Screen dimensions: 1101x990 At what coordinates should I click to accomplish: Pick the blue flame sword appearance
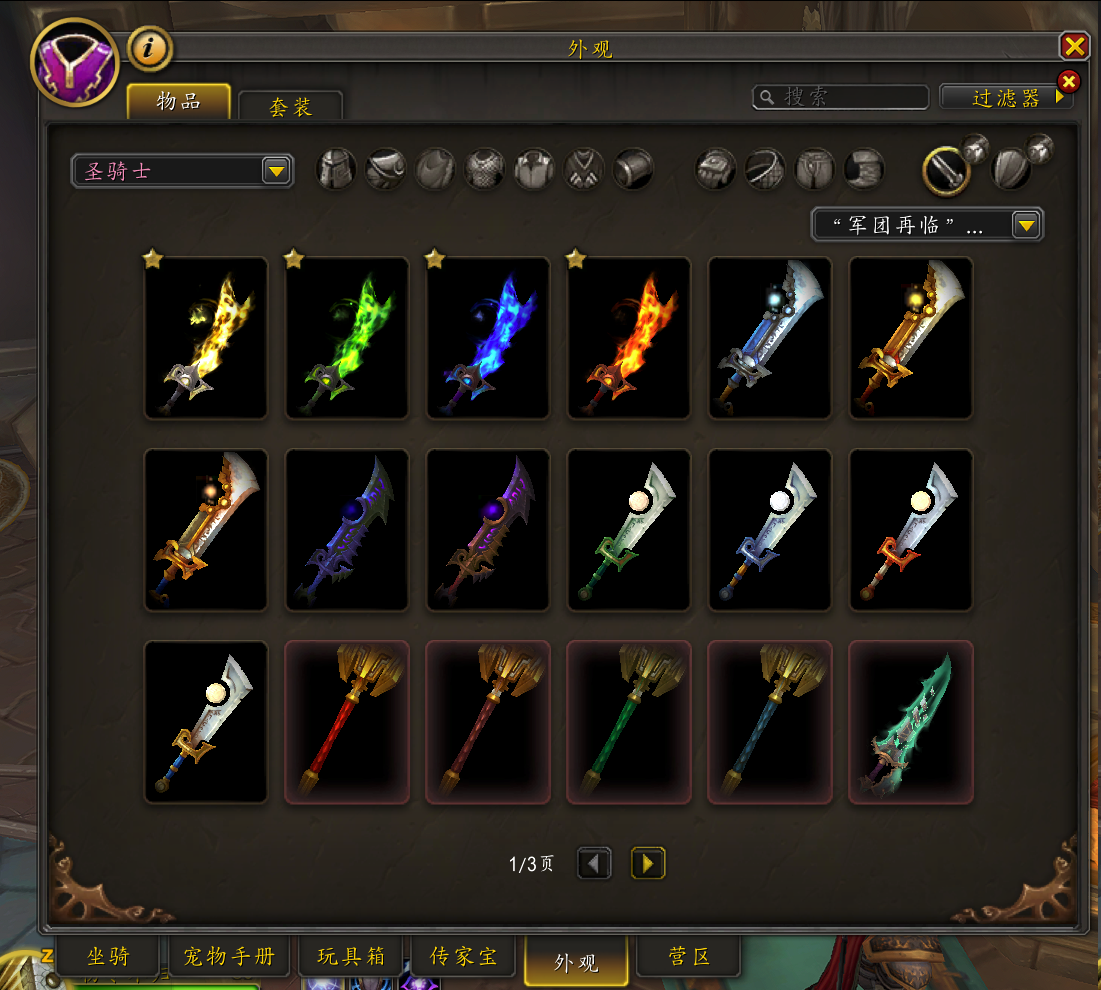point(488,338)
